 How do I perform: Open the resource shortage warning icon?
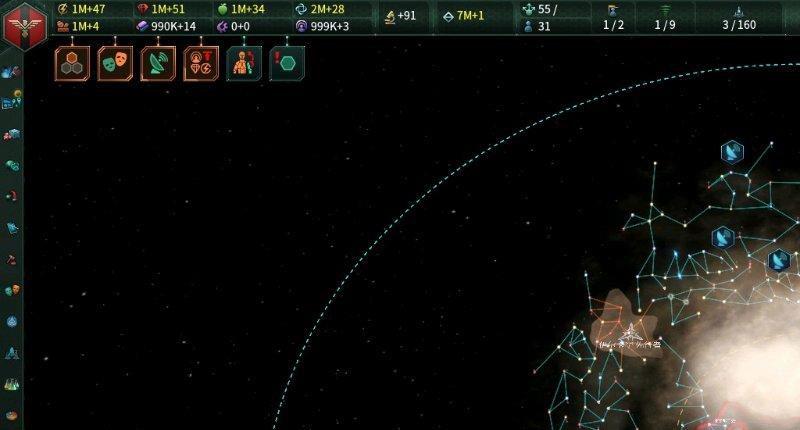point(201,63)
